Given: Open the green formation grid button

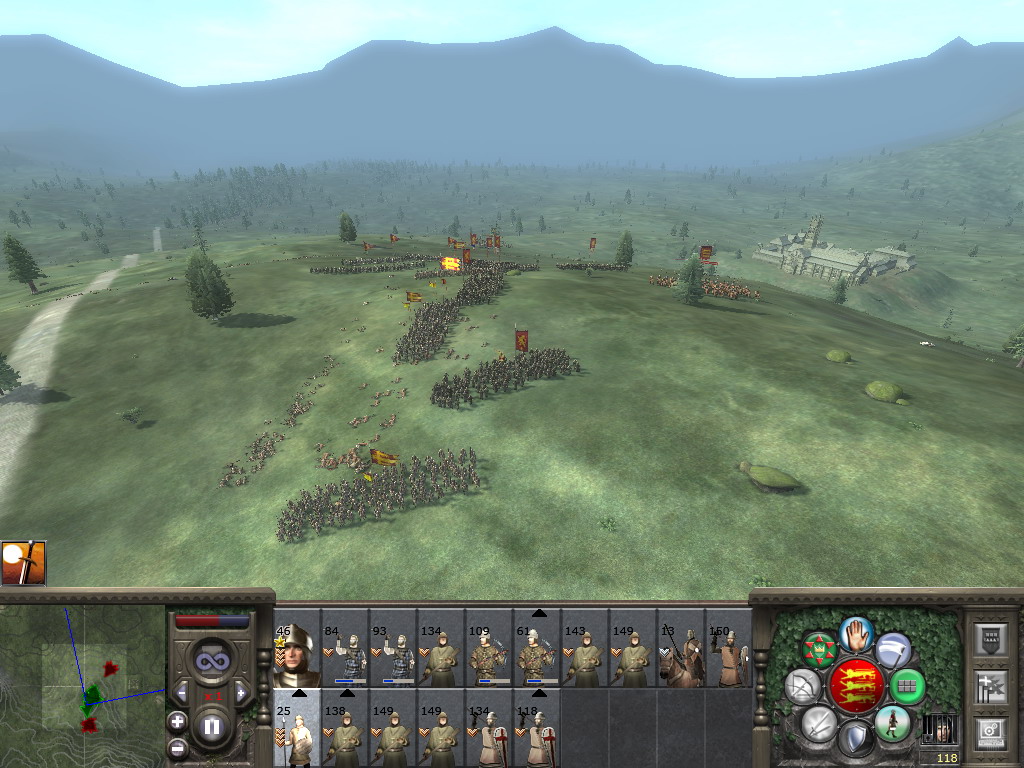Looking at the screenshot, I should coord(906,686).
